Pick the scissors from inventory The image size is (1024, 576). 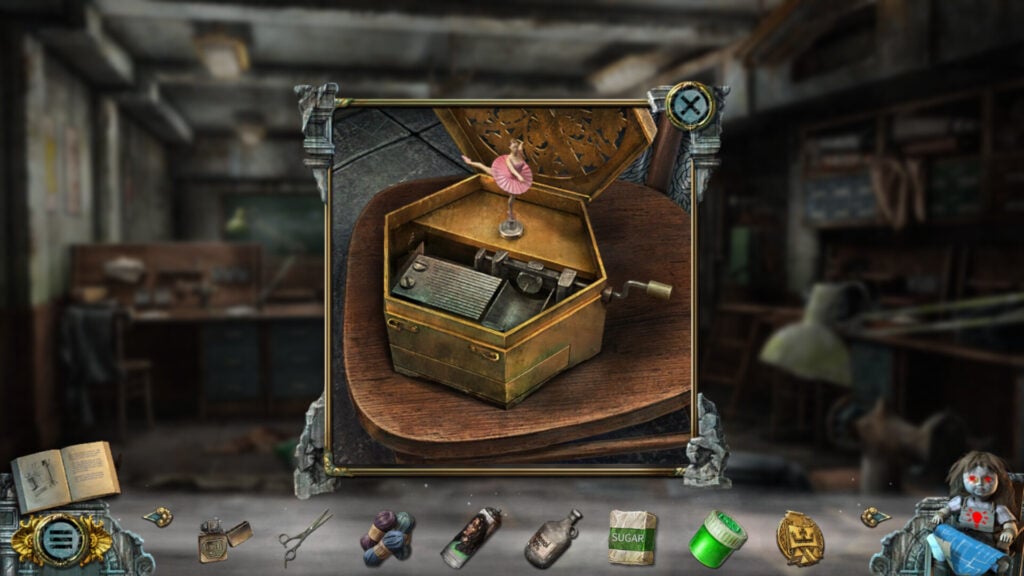(x=304, y=536)
